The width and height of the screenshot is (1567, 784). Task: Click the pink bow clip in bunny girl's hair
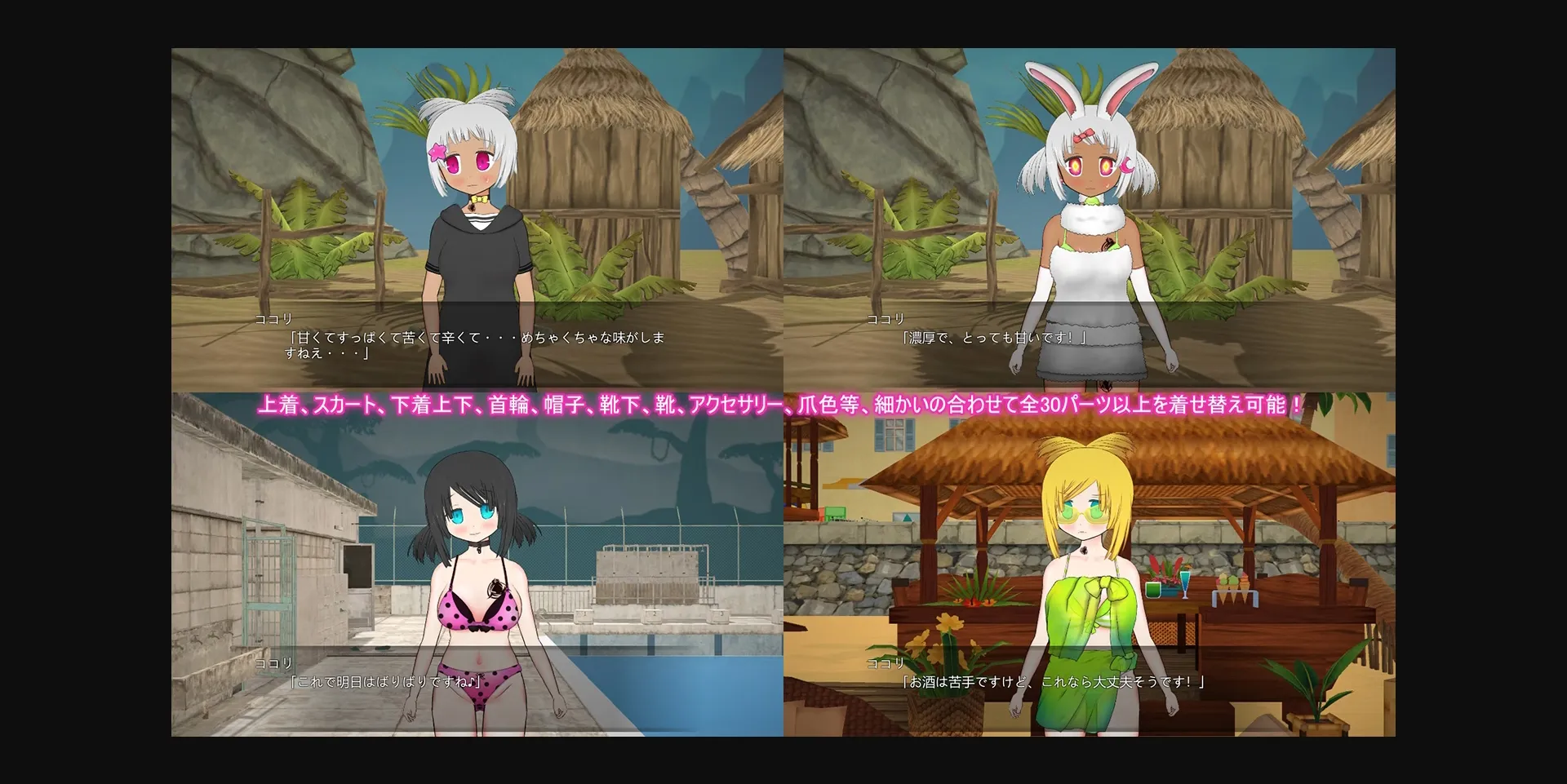1084,135
